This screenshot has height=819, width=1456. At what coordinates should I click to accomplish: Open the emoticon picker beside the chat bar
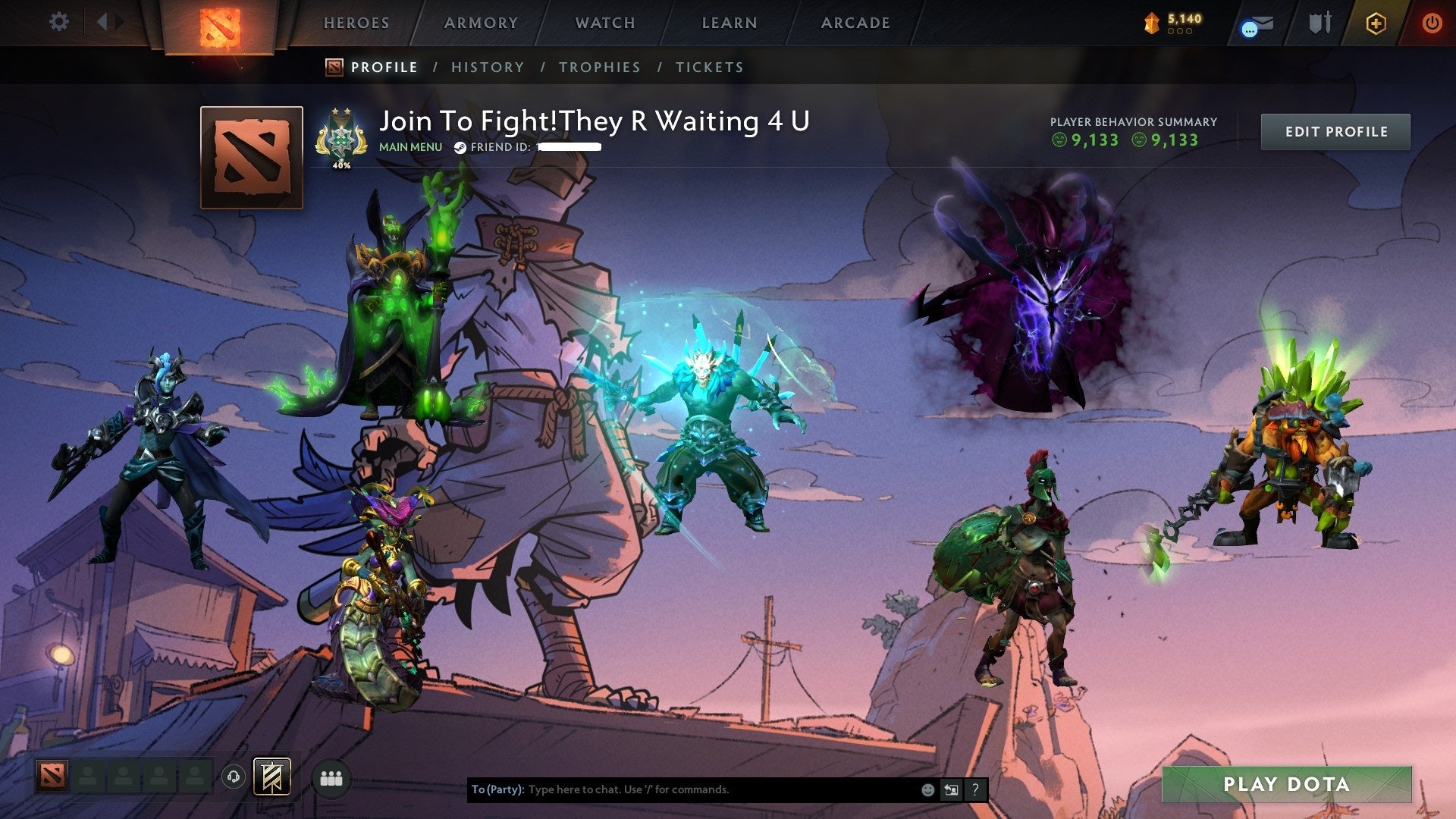927,789
